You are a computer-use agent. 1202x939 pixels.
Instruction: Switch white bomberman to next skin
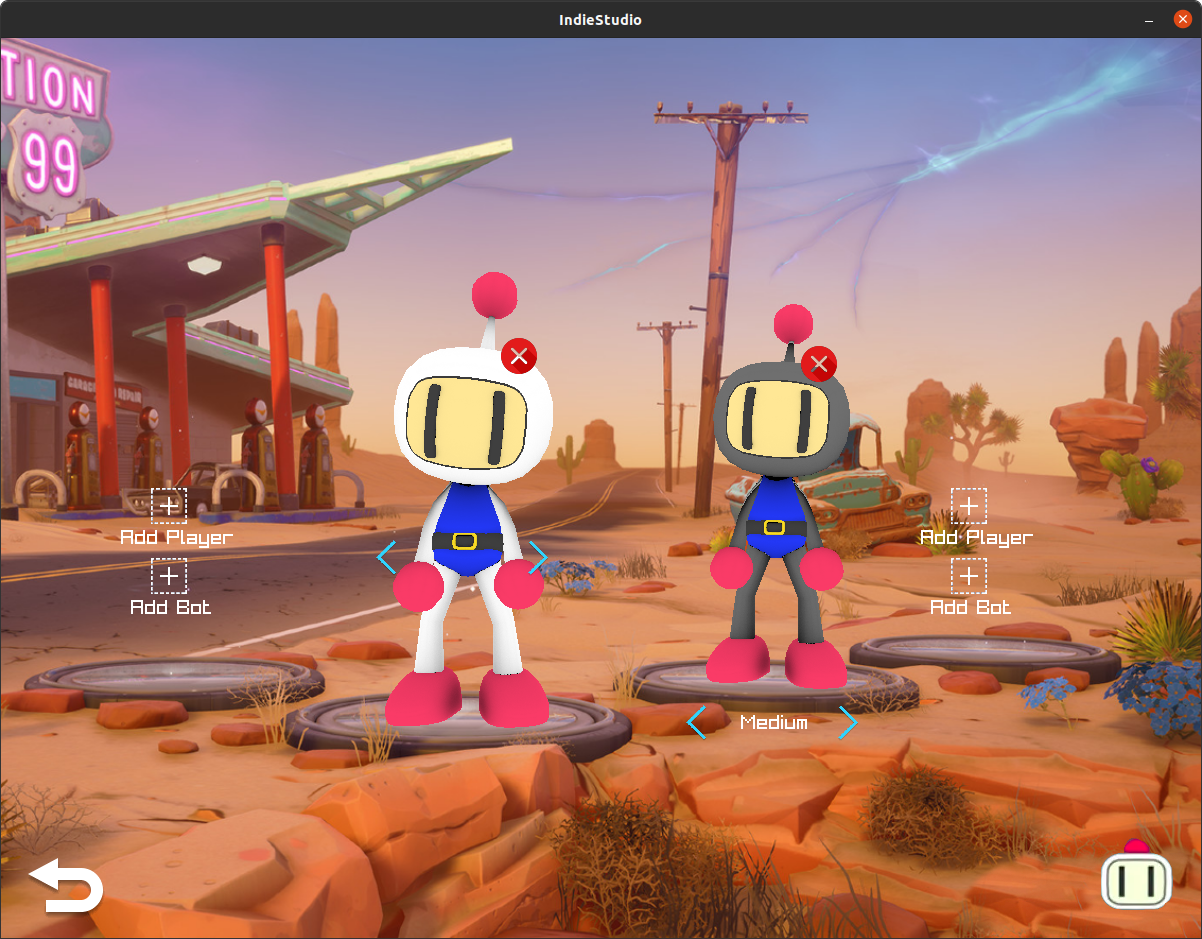tap(539, 556)
